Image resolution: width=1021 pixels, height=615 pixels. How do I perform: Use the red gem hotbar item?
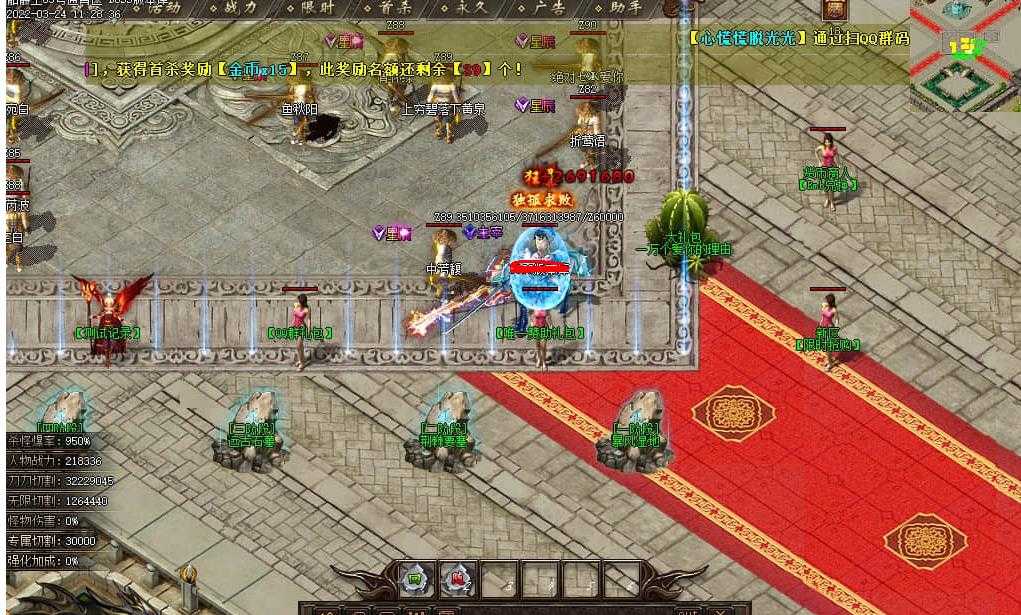457,578
